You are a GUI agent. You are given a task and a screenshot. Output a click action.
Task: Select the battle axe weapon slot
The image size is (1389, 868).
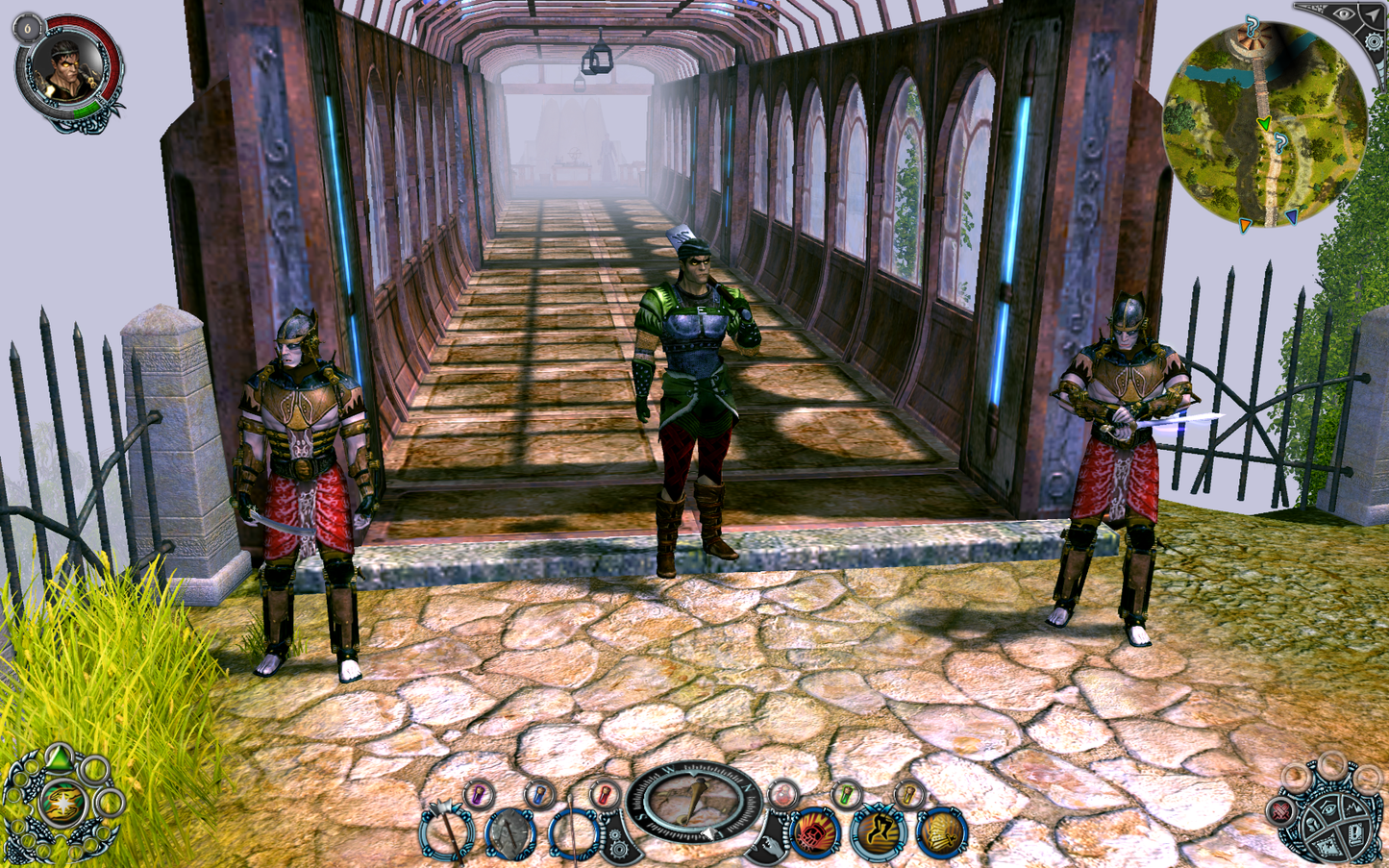pos(446,834)
